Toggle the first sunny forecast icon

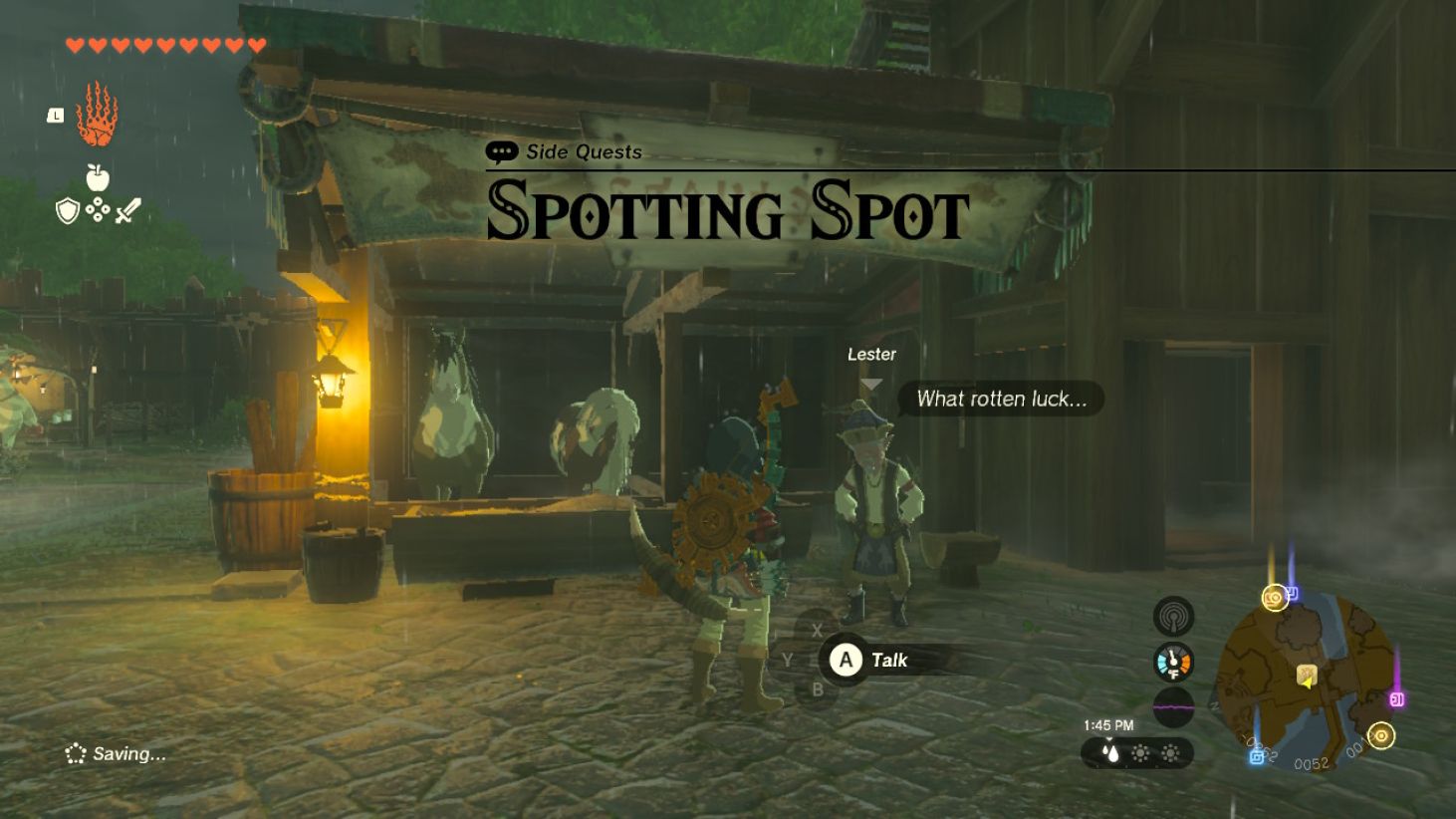1138,755
